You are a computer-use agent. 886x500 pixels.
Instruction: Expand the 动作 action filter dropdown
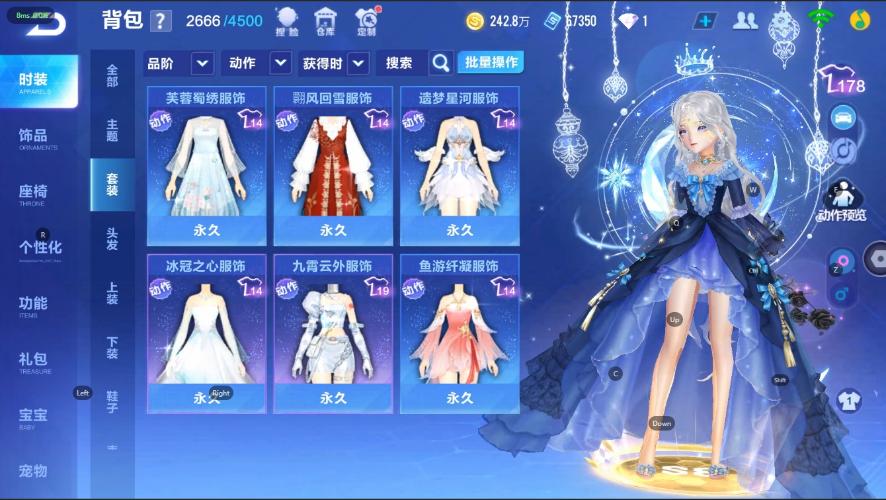click(281, 63)
